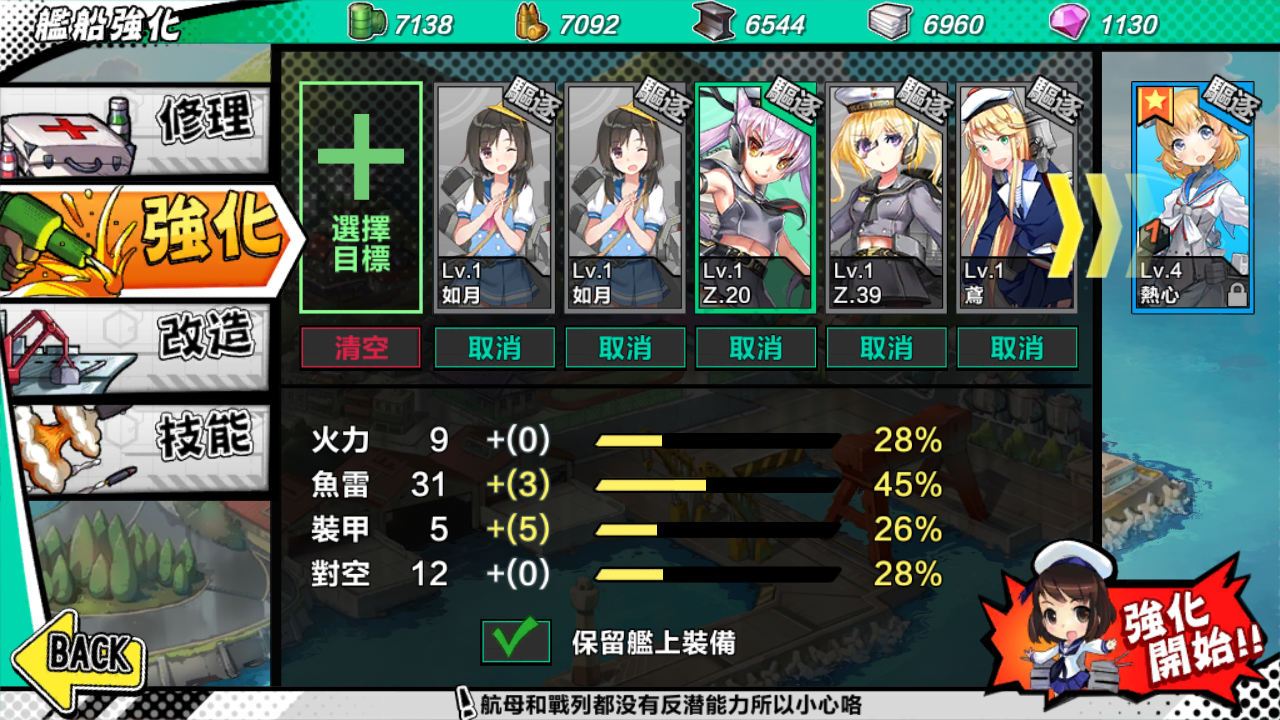Cancel the 鳶 material with 取消

coord(1017,348)
